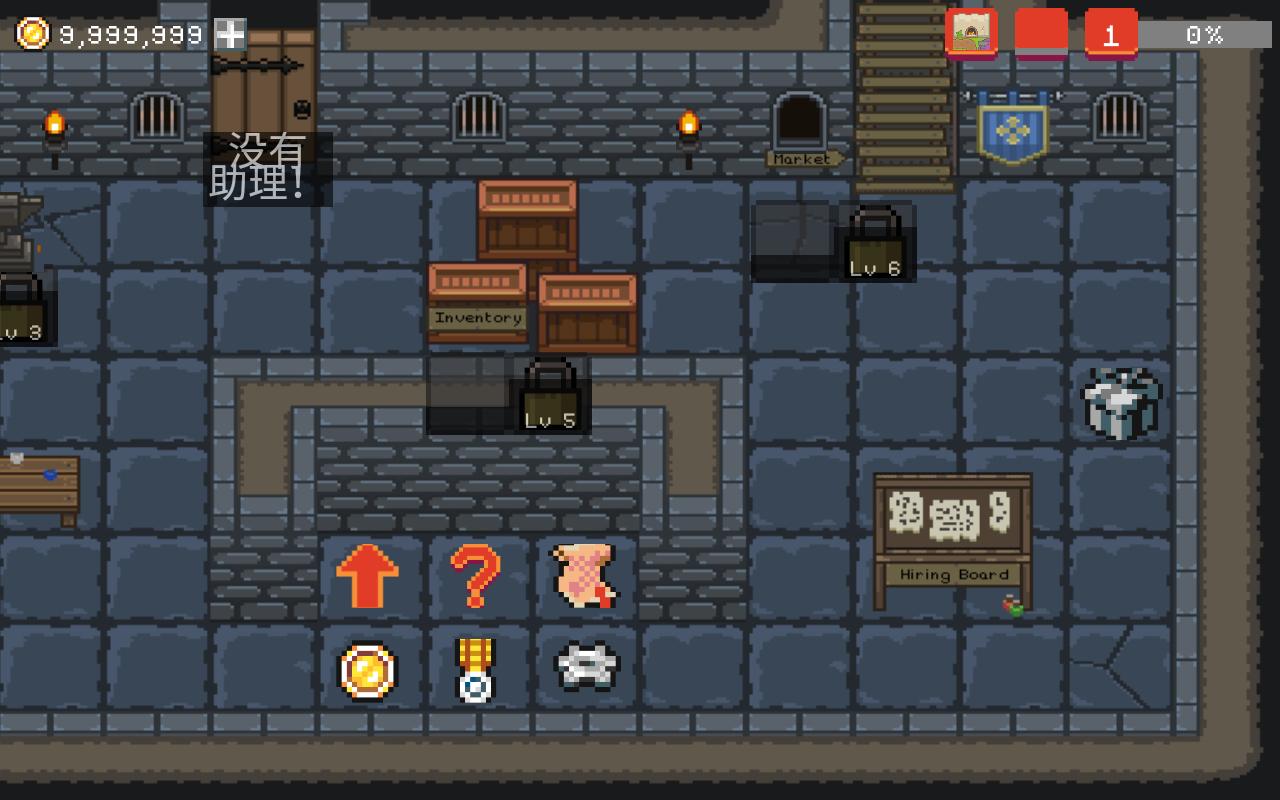Click the gold amount 9,999,999

point(128,32)
